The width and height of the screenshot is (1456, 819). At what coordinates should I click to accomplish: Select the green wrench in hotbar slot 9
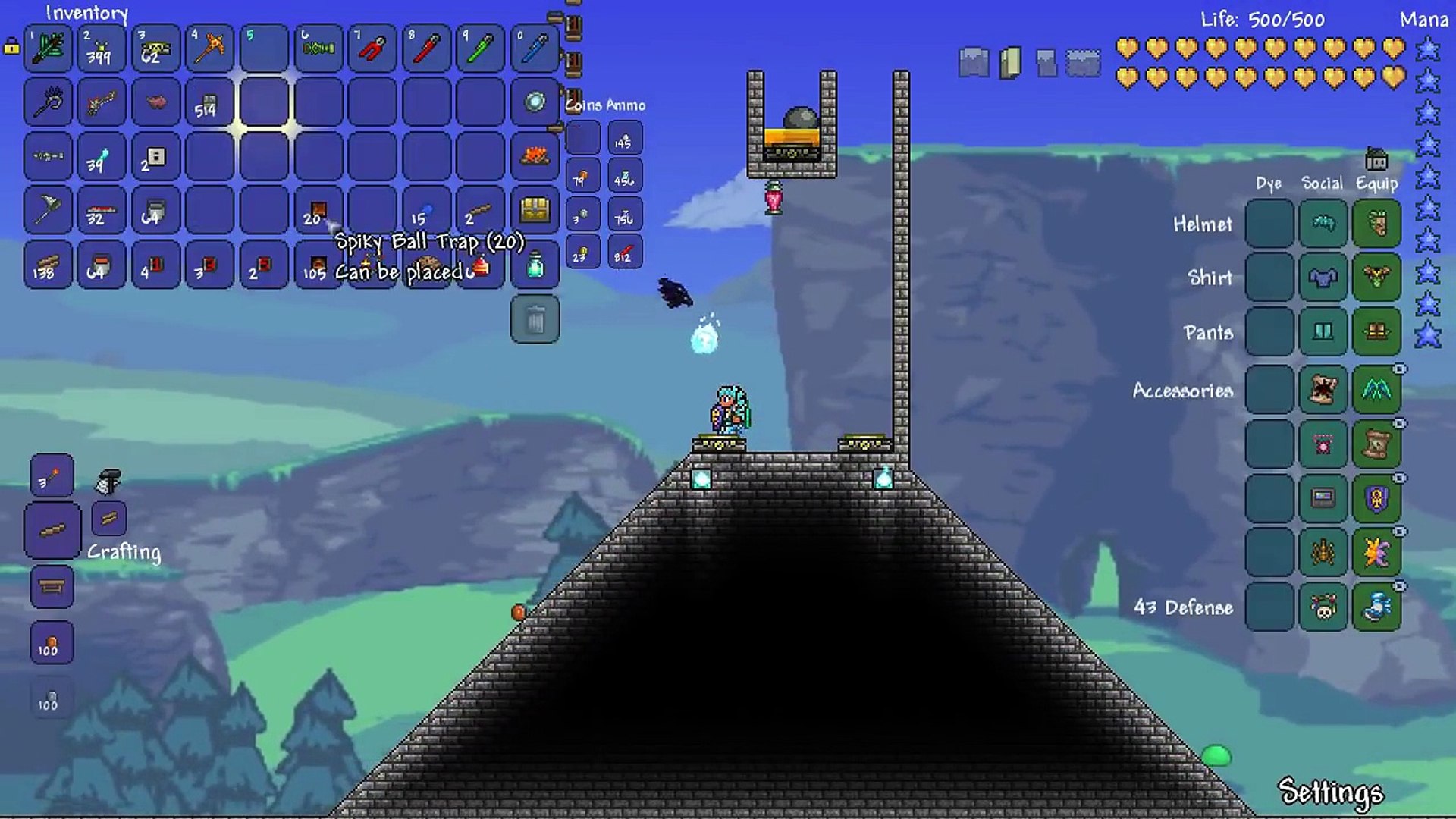point(480,48)
